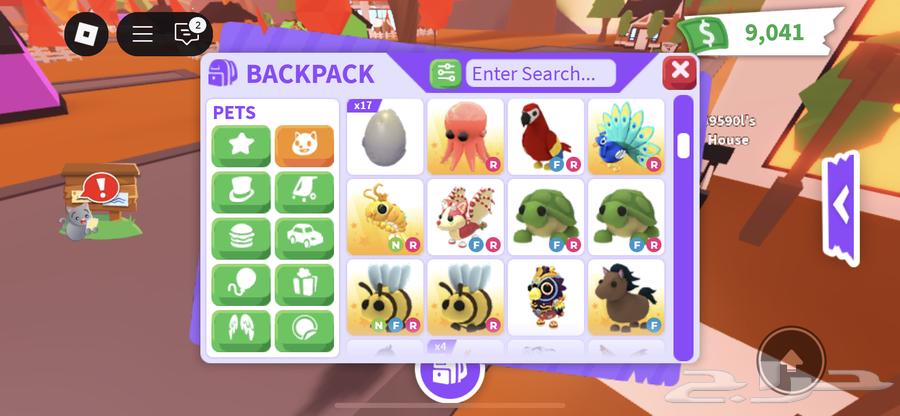Viewport: 900px width, 416px height.
Task: Open the top hat pet wear category
Action: 241,192
